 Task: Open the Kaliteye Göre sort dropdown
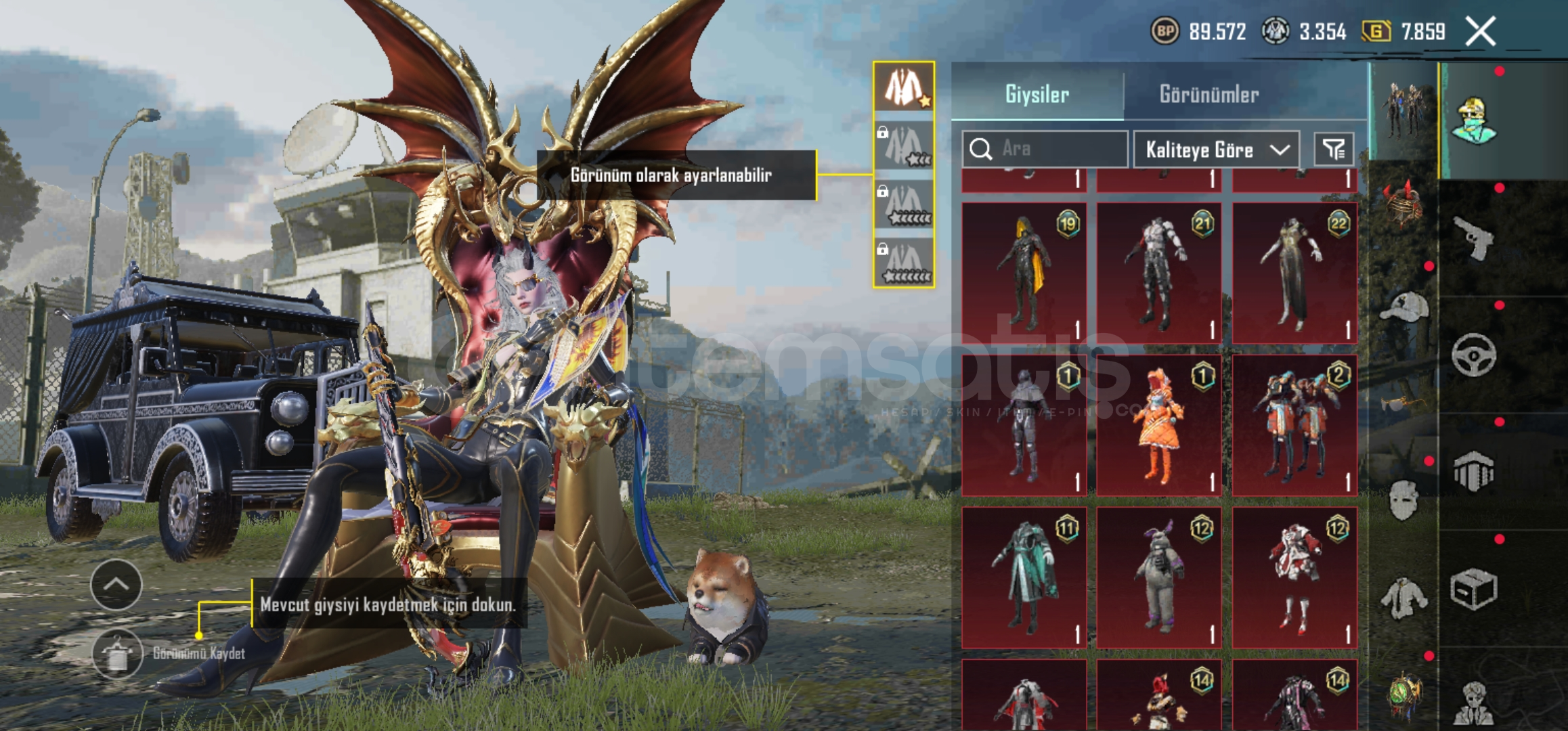[1217, 150]
